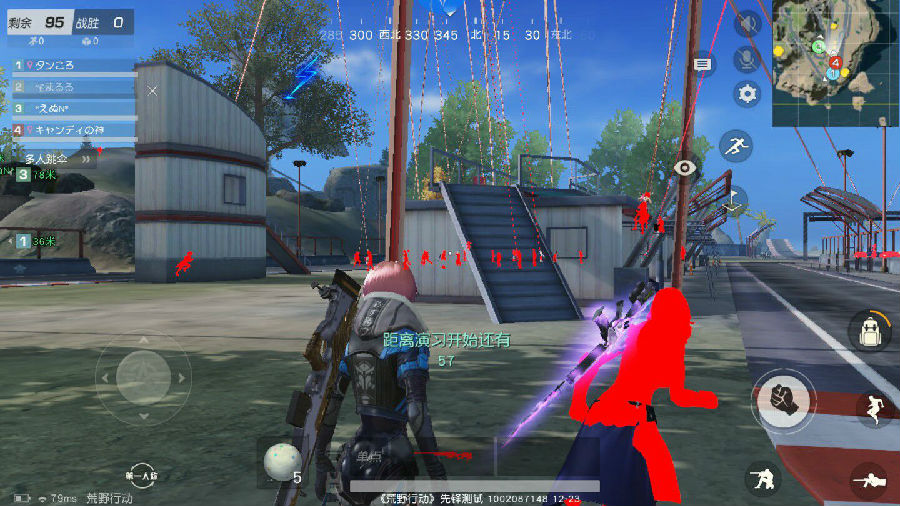This screenshot has width=900, height=506.
Task: Open the chat message panel
Action: (703, 64)
